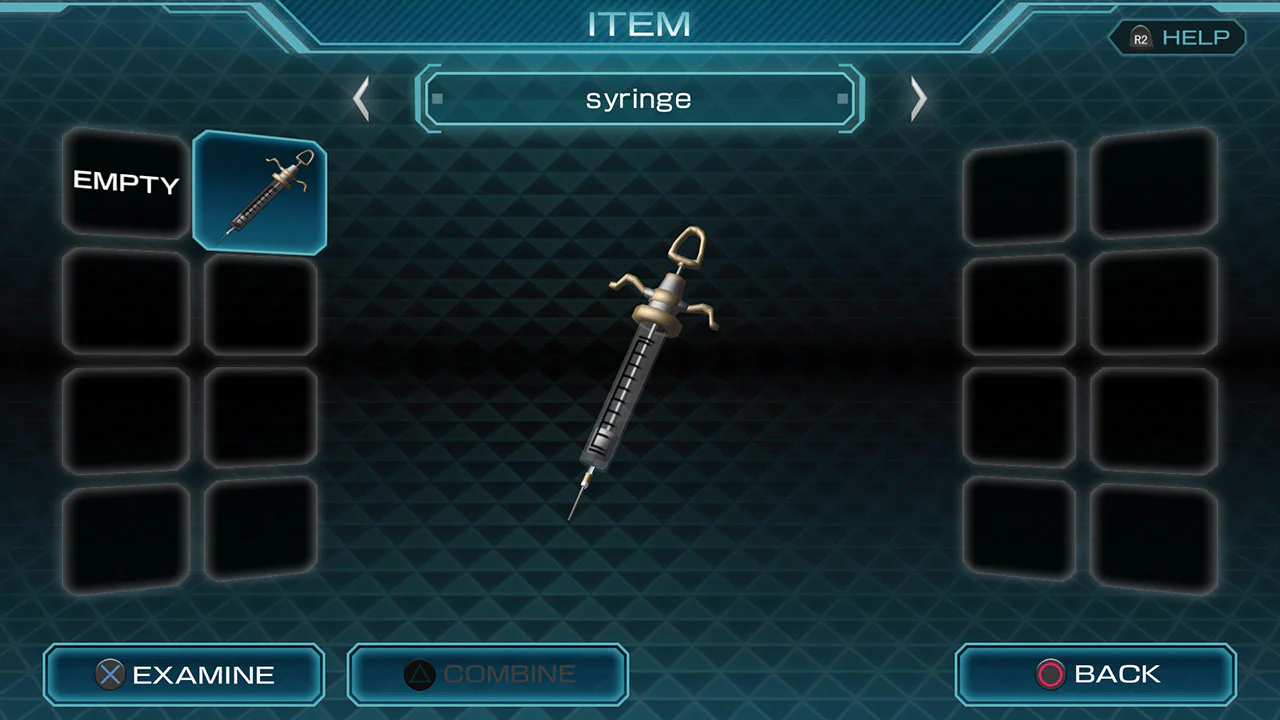Viewport: 1280px width, 720px height.
Task: Click the left square marker inside the name plate
Action: (x=437, y=98)
